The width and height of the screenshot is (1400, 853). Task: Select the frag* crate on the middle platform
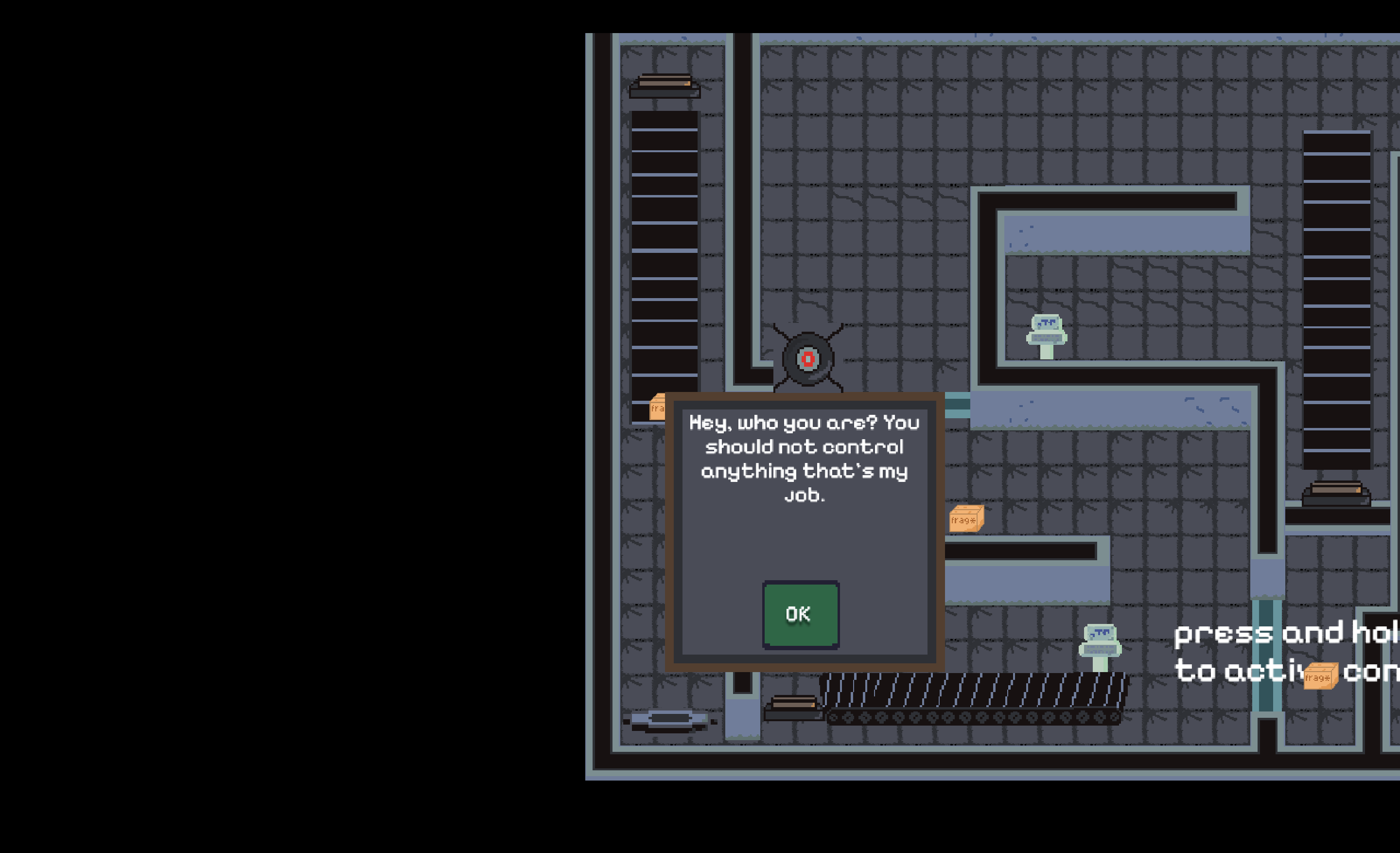coord(967,520)
